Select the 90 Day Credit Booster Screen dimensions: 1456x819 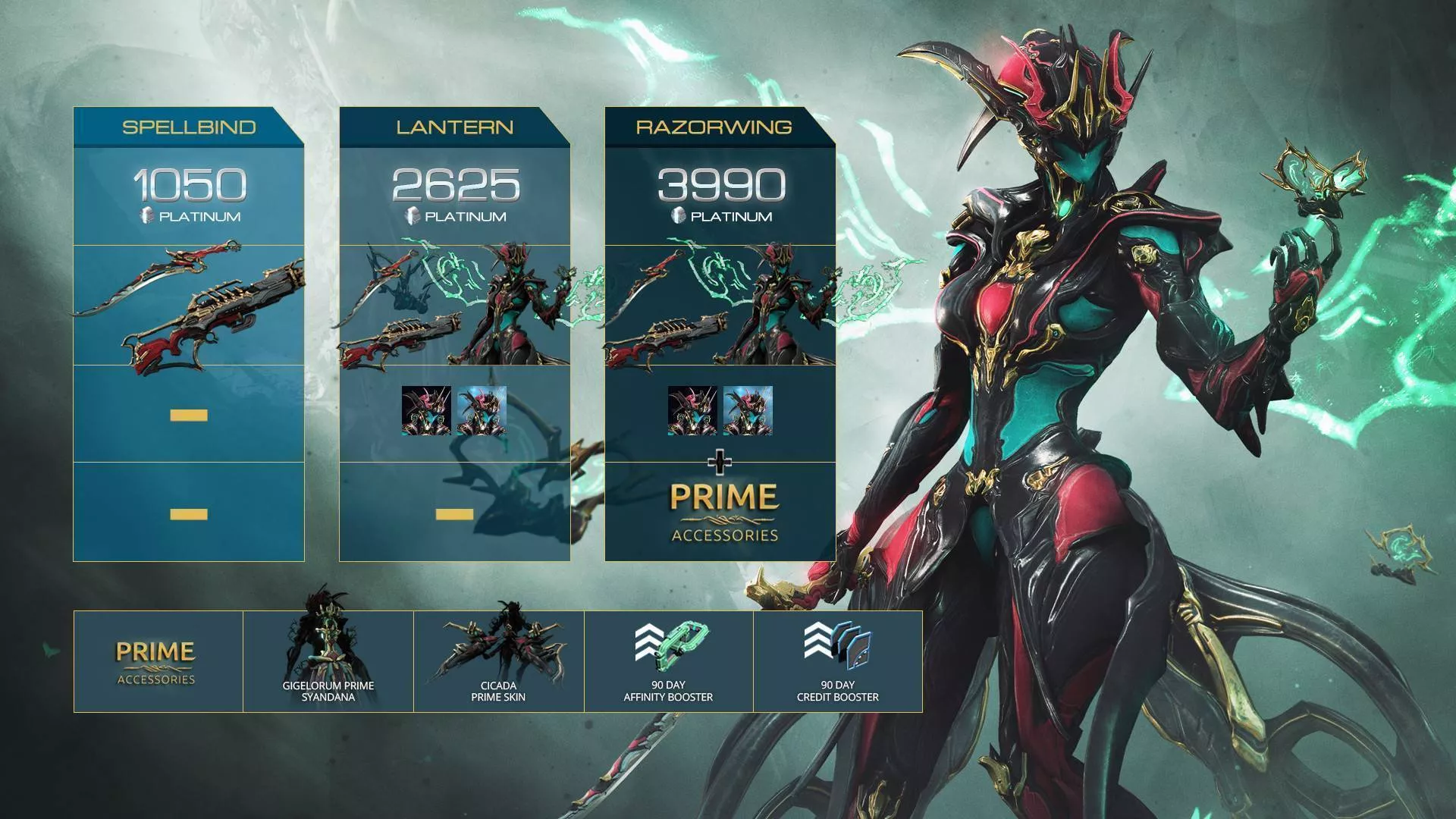pyautogui.click(x=837, y=661)
